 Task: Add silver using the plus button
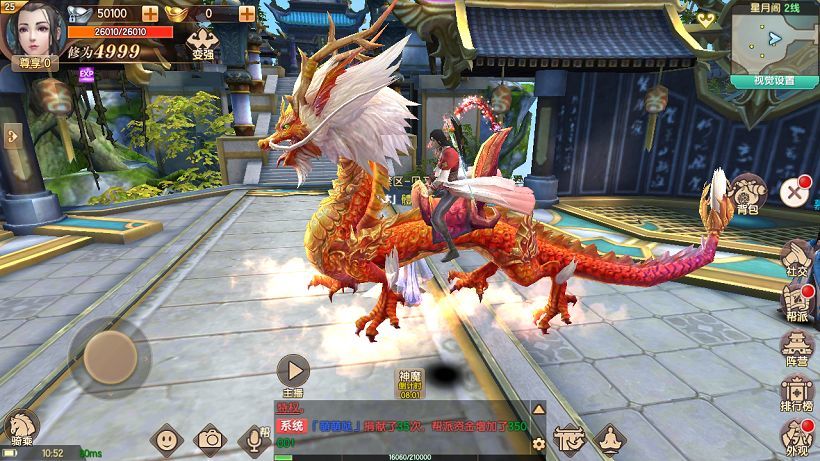[150, 13]
